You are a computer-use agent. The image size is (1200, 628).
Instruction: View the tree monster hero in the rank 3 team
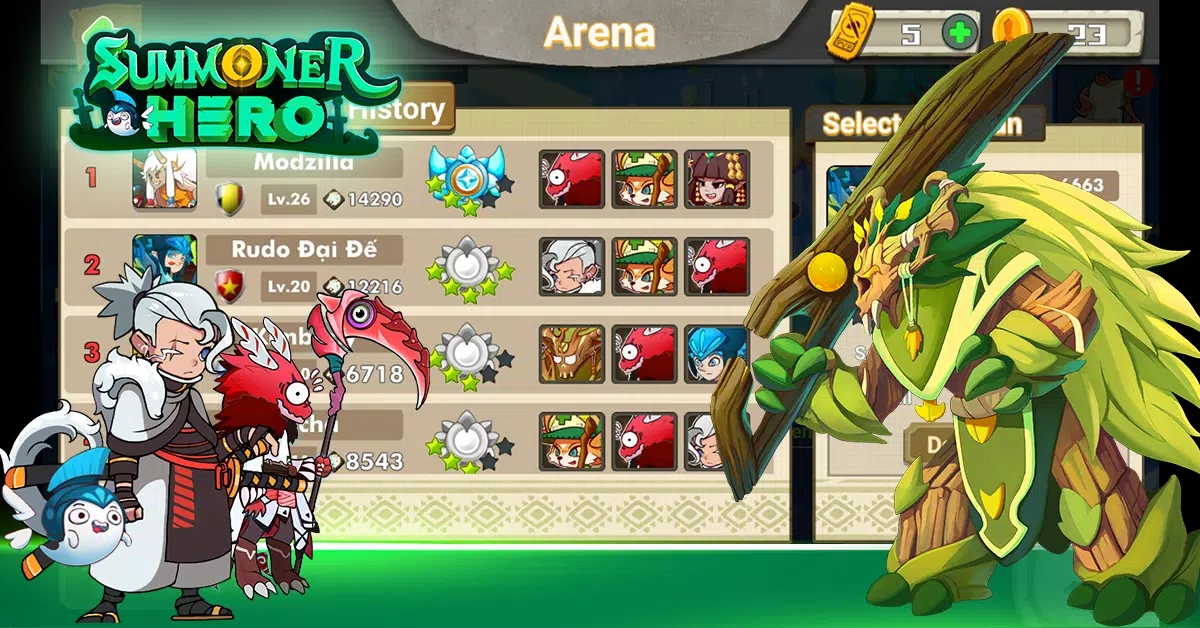[572, 354]
